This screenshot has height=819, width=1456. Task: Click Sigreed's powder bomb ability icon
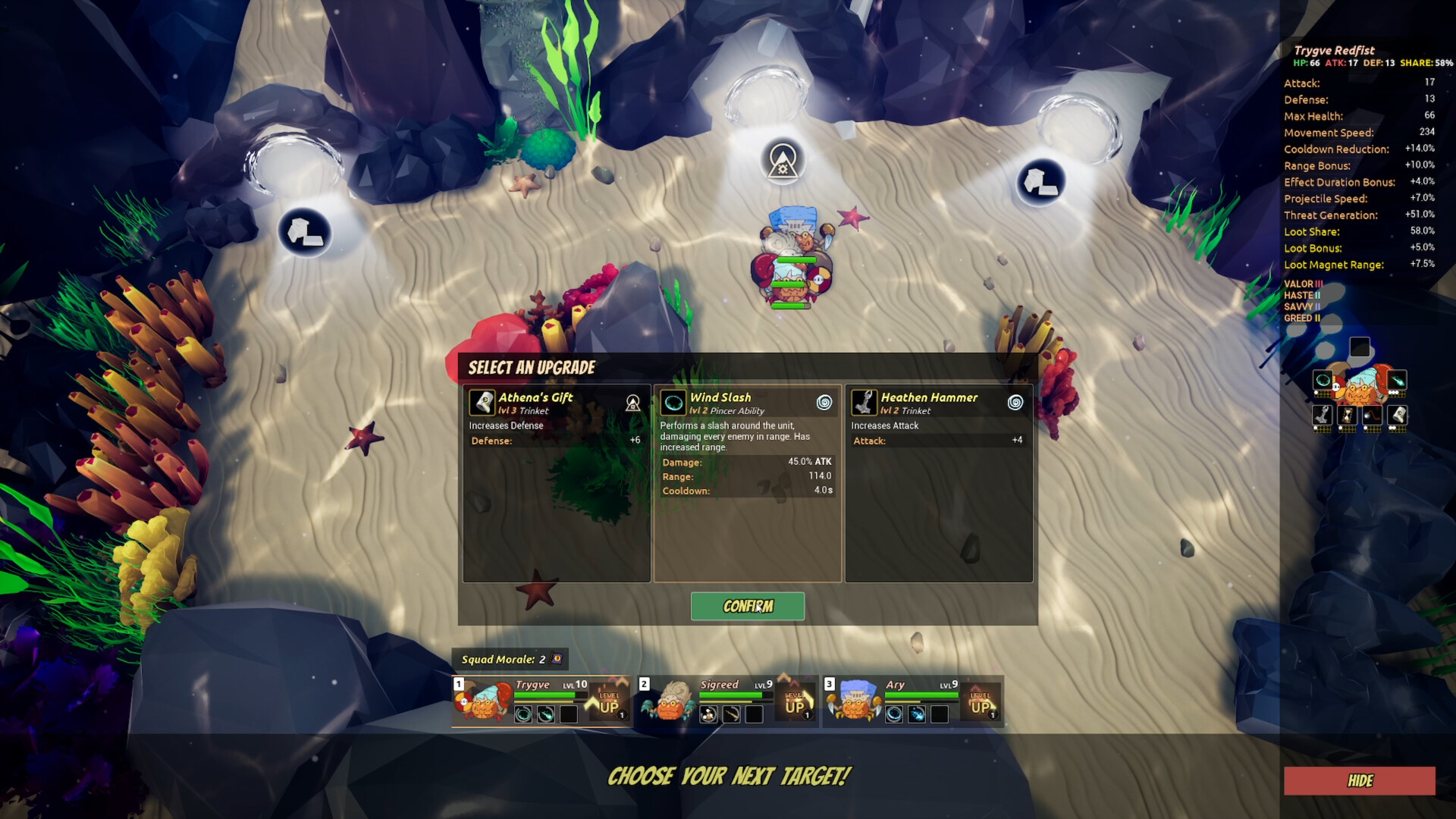708,715
